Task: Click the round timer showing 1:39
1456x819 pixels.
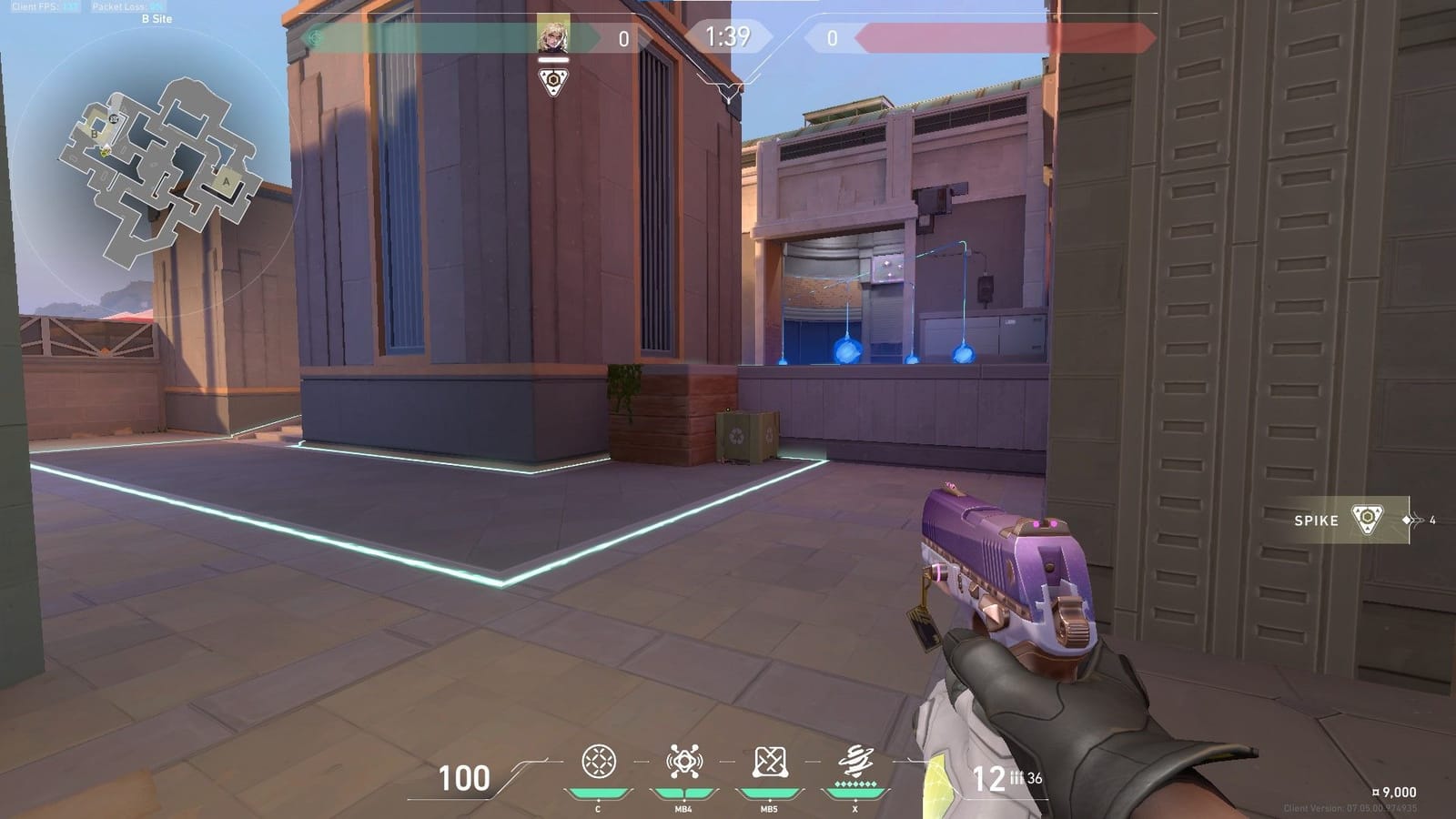Action: pos(729,37)
